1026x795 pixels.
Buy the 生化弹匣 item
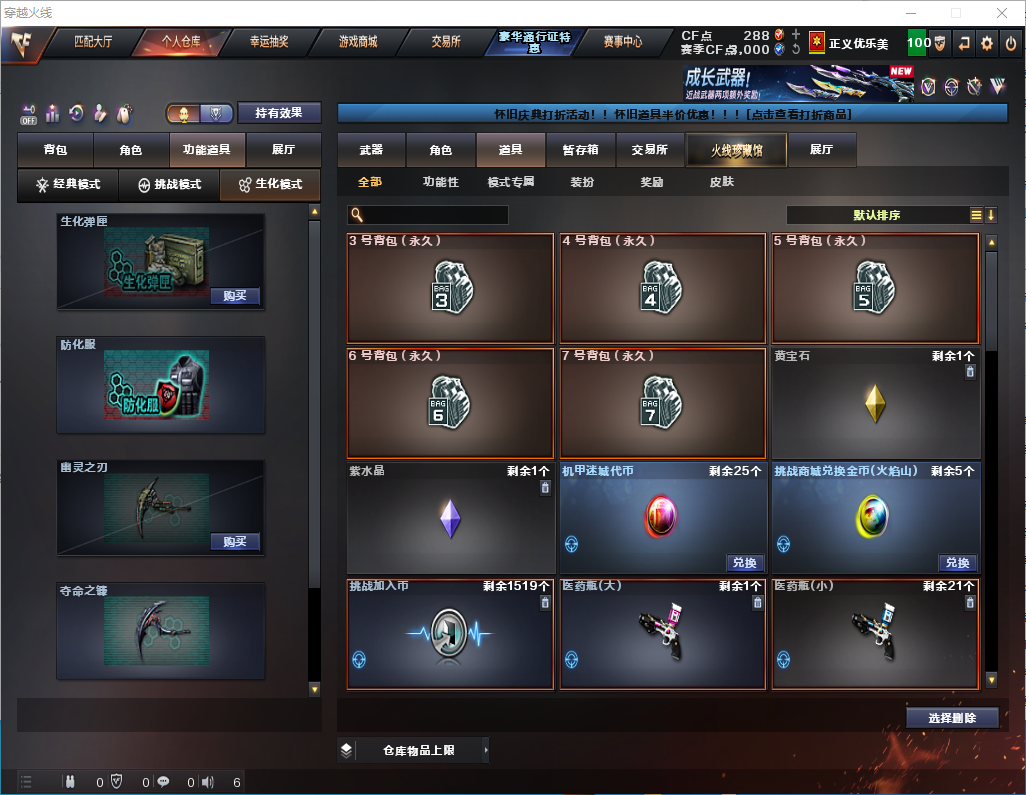[x=235, y=296]
